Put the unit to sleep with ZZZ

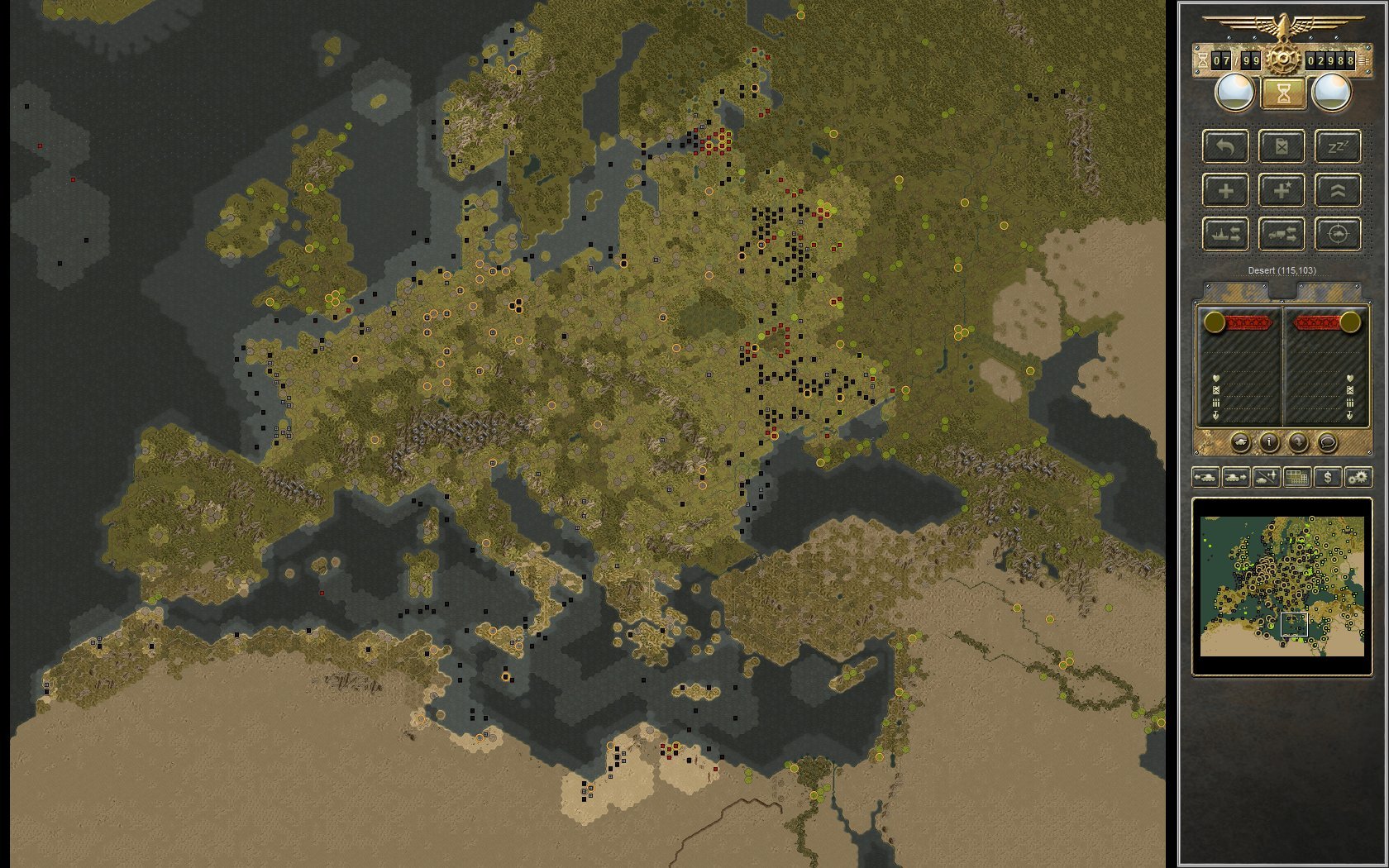point(1338,147)
